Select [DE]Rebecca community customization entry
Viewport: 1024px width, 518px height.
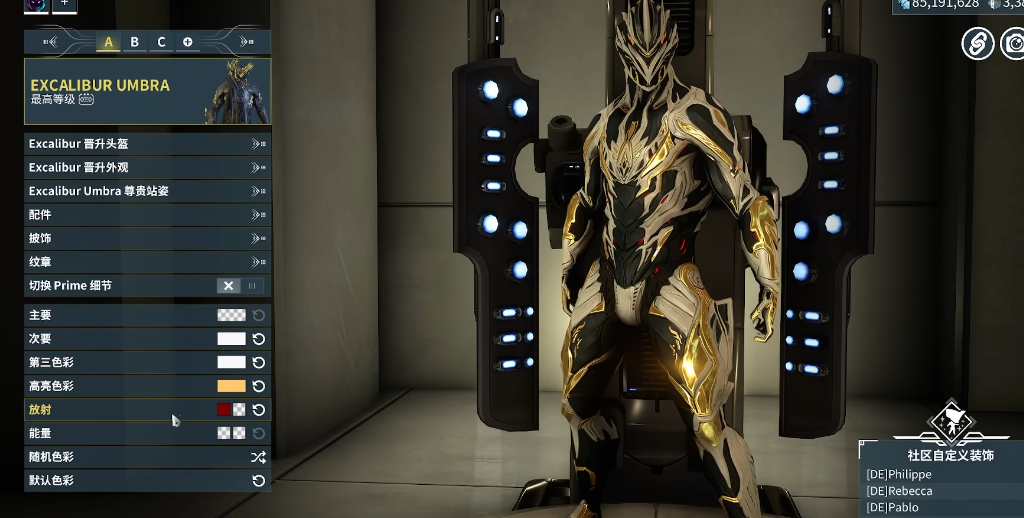tap(900, 491)
